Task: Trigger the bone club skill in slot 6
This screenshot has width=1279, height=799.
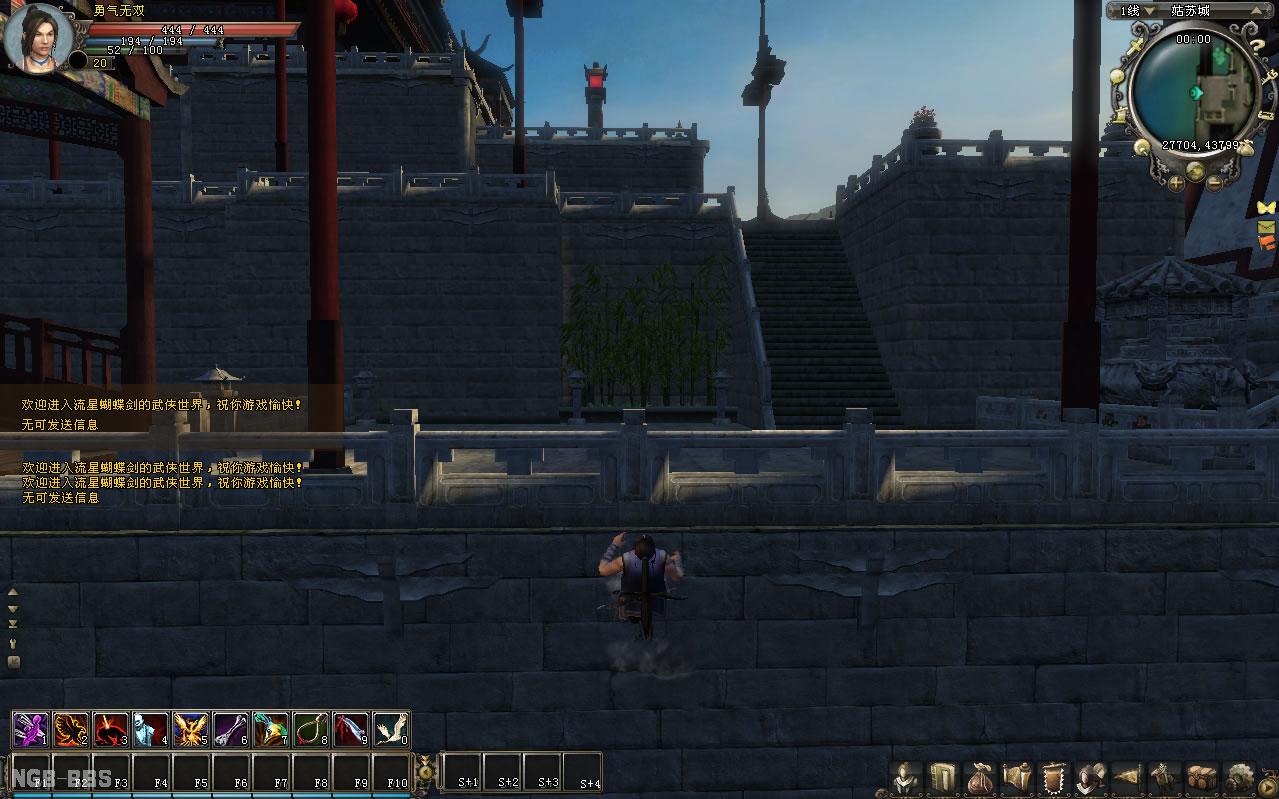Action: point(231,729)
